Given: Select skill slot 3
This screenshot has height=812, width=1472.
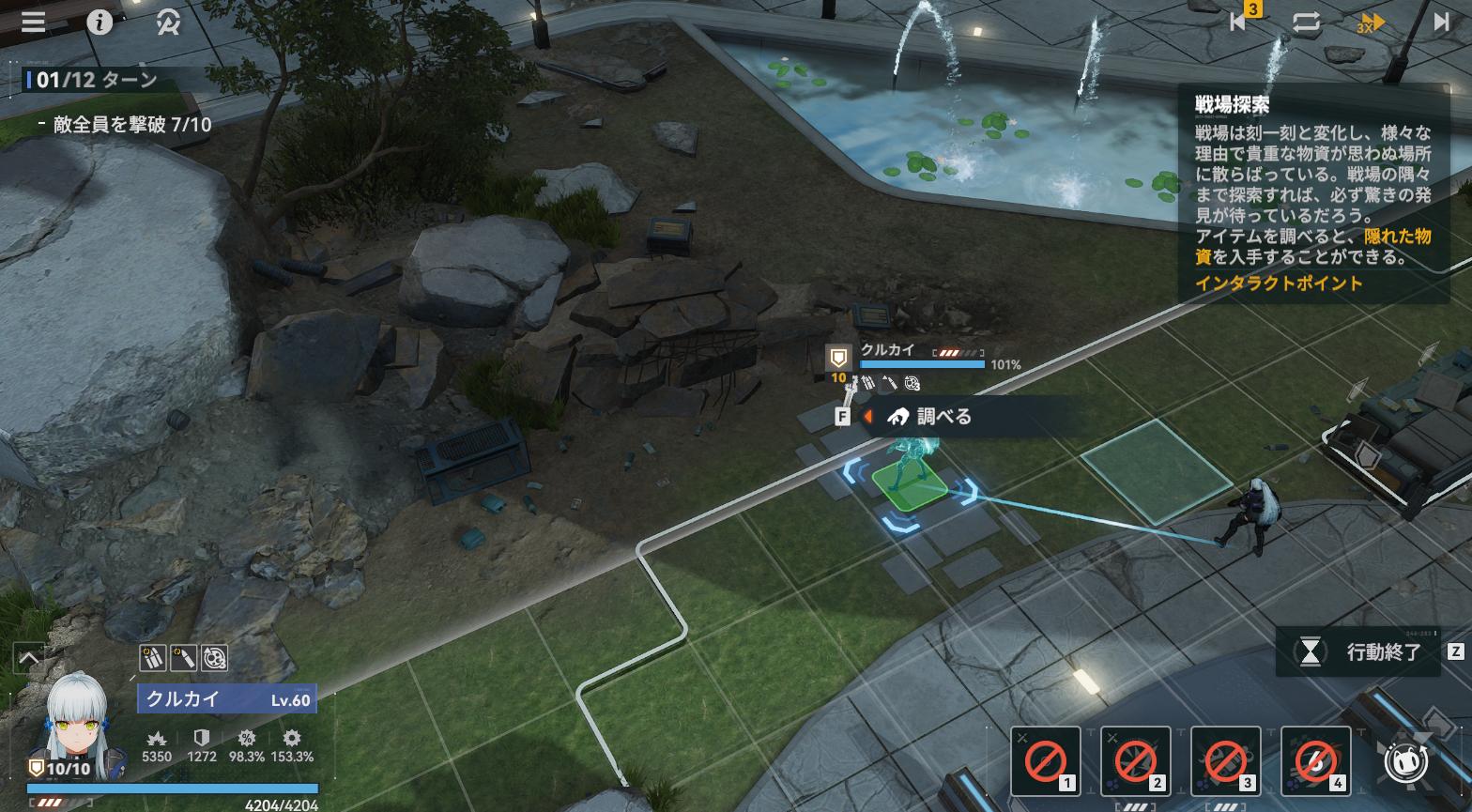Looking at the screenshot, I should point(1225,760).
